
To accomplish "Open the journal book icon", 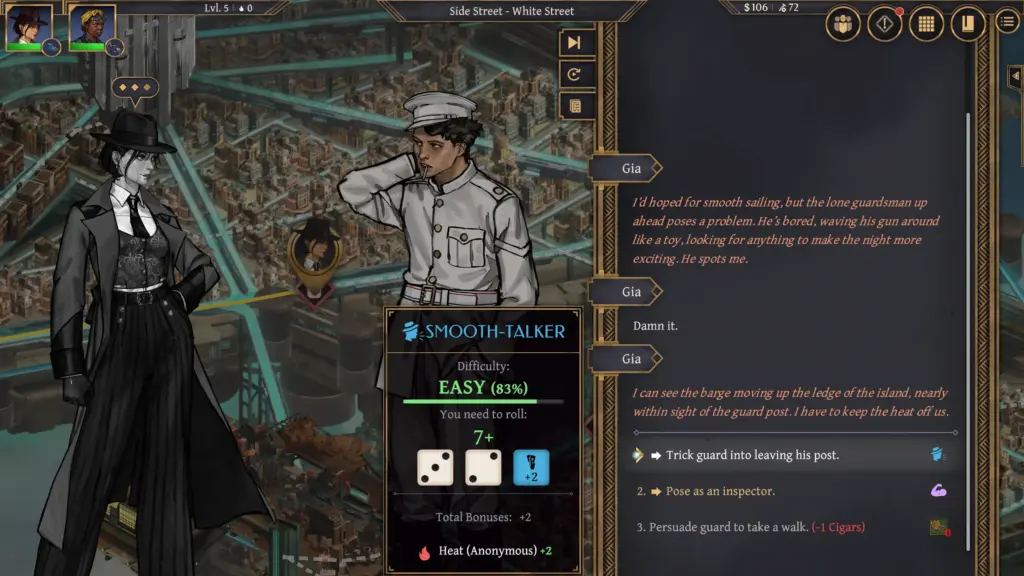I will (x=967, y=24).
